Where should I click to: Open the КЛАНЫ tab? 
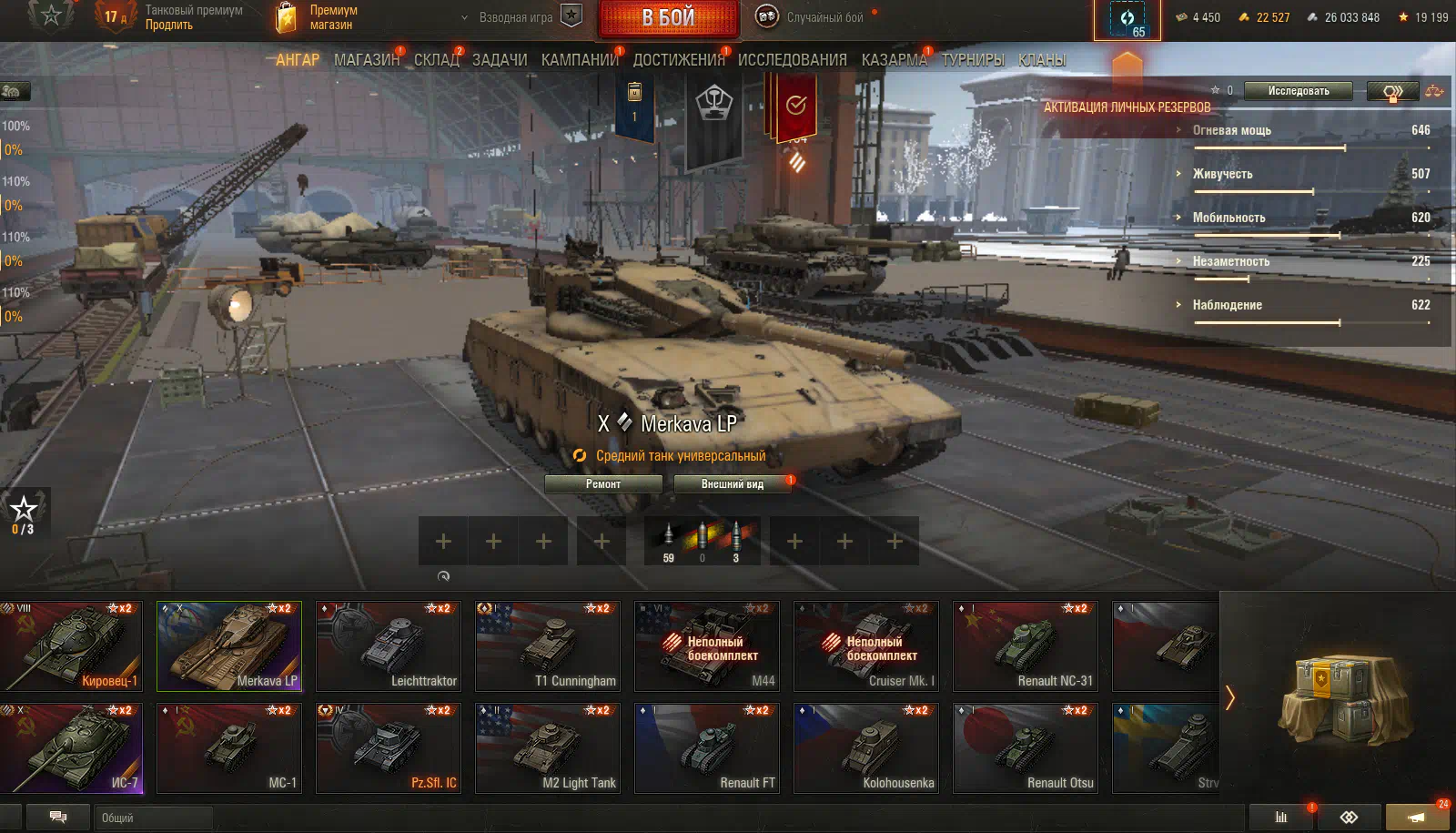click(x=1042, y=60)
